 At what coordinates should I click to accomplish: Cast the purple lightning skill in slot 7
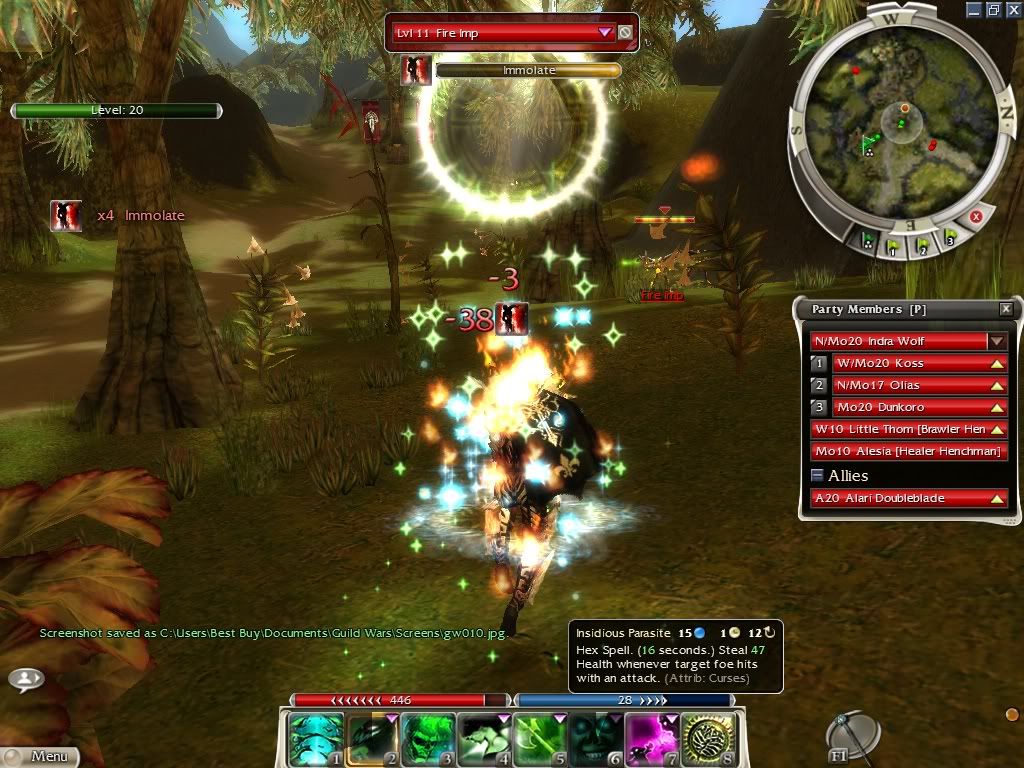click(654, 739)
